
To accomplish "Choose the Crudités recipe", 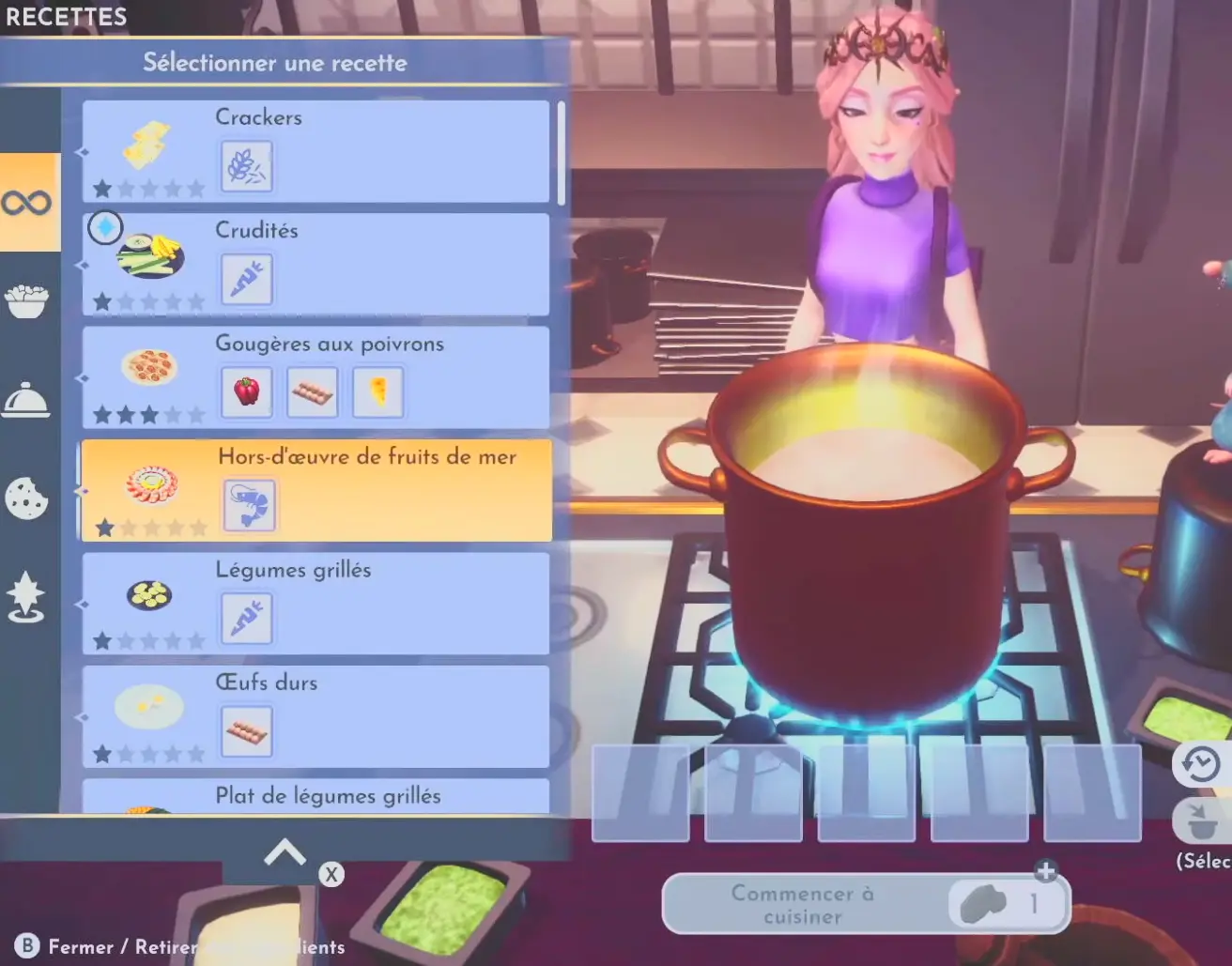I will point(316,265).
